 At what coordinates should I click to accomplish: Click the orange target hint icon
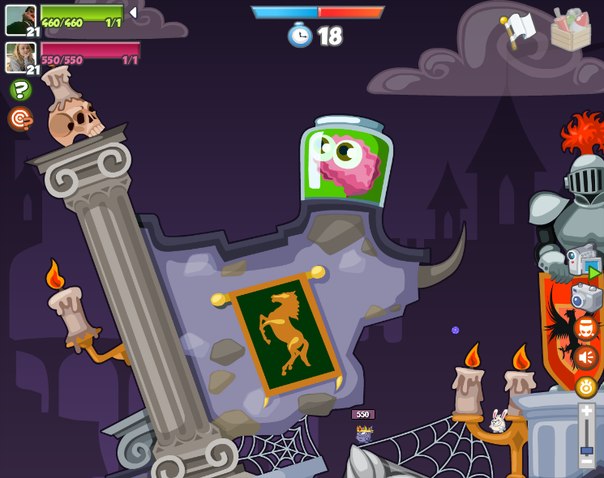pos(20,119)
